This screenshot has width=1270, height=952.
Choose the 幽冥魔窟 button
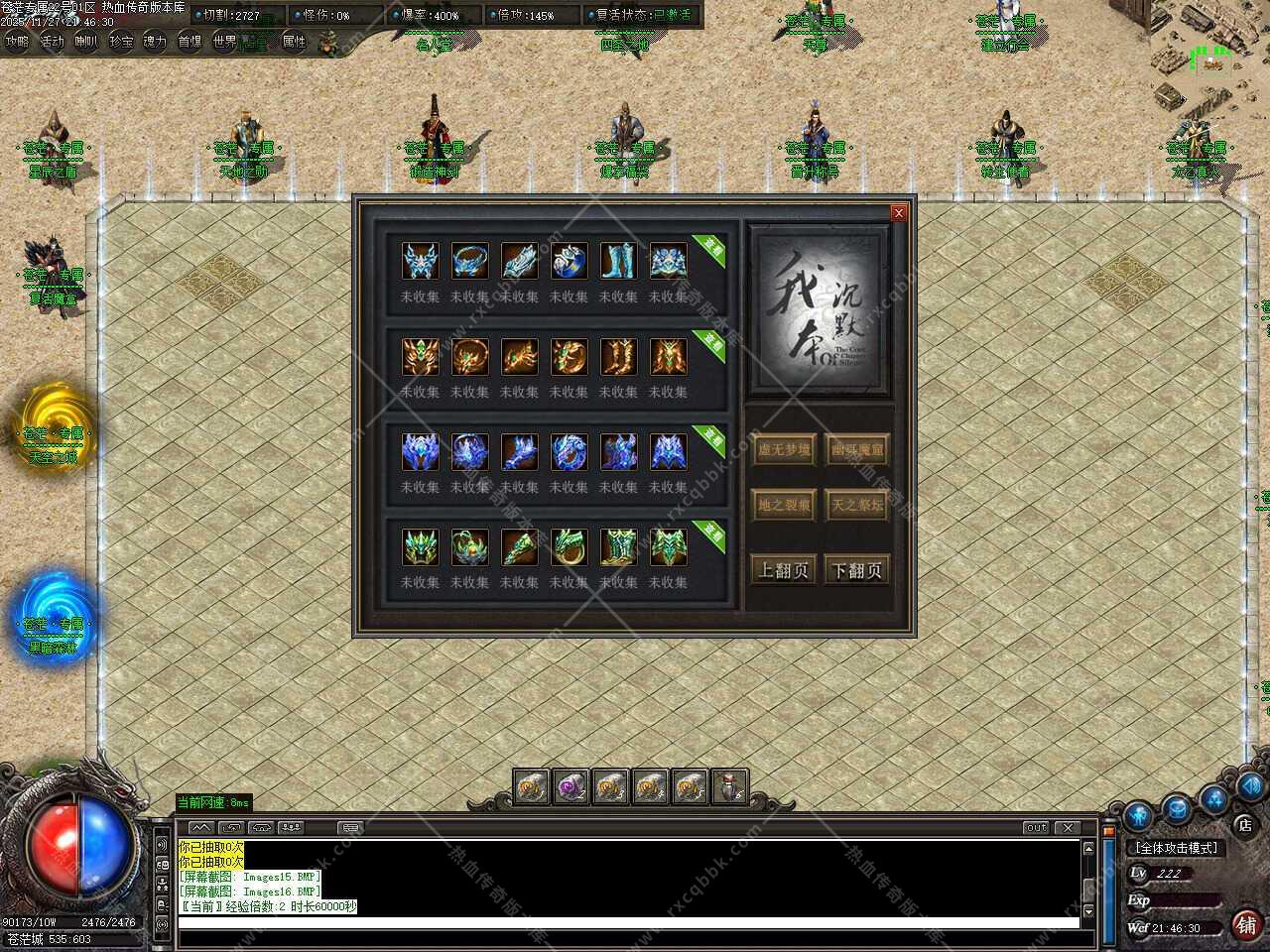click(x=857, y=450)
